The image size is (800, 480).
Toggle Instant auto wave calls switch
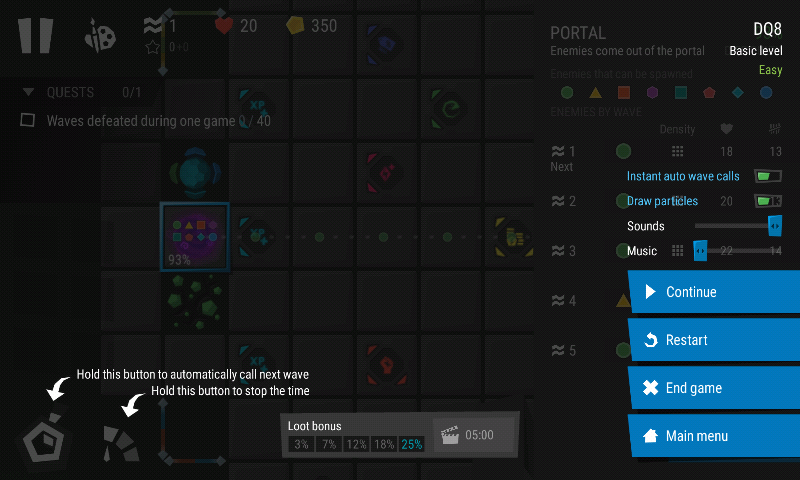pyautogui.click(x=768, y=176)
